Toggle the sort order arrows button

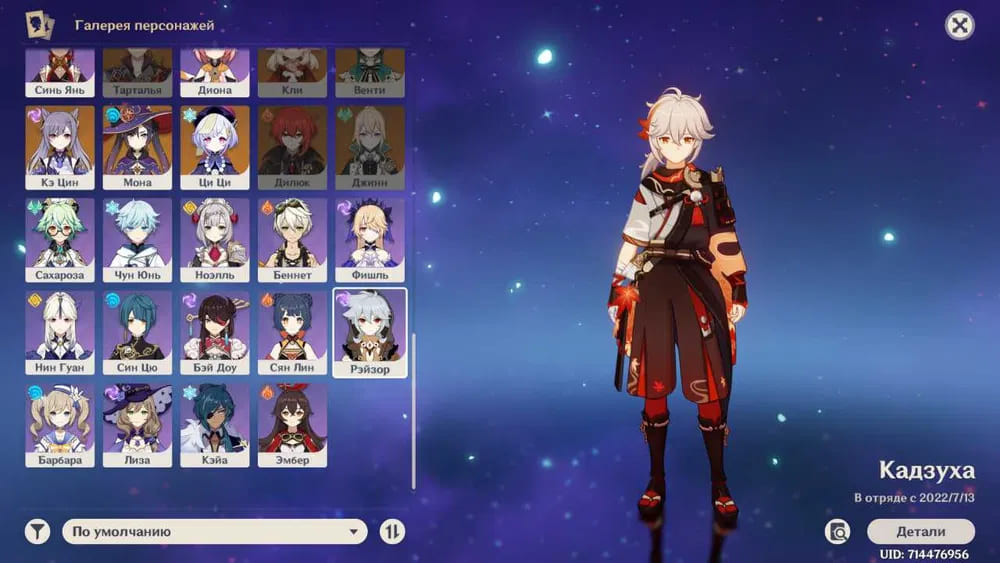click(x=393, y=532)
